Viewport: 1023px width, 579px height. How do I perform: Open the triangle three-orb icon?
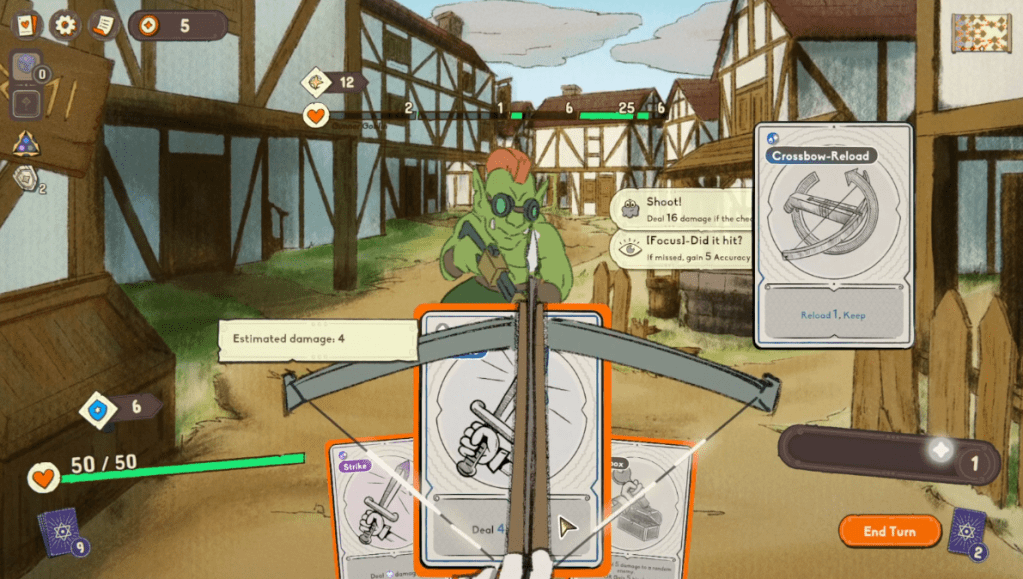coord(26,145)
